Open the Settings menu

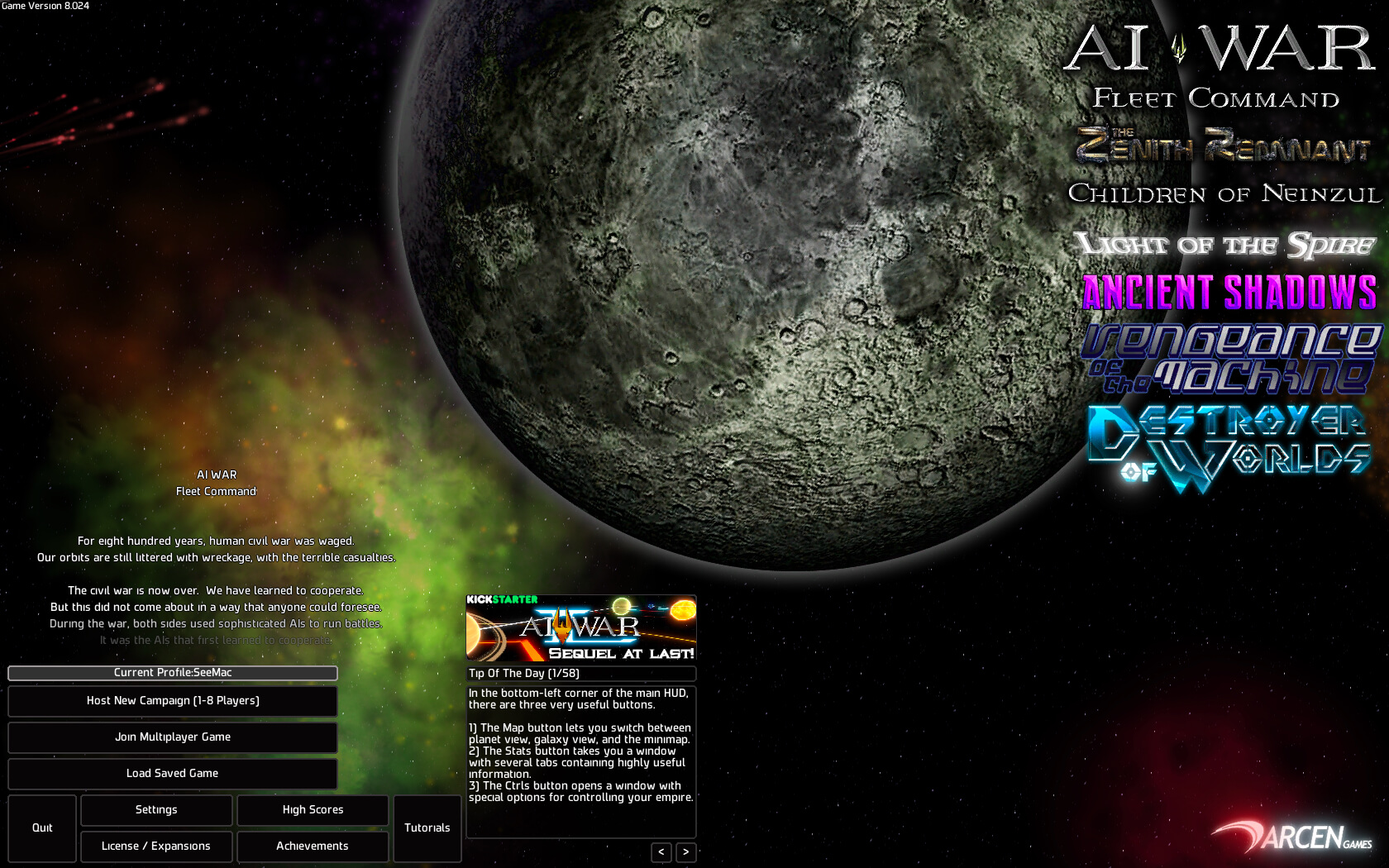(156, 810)
